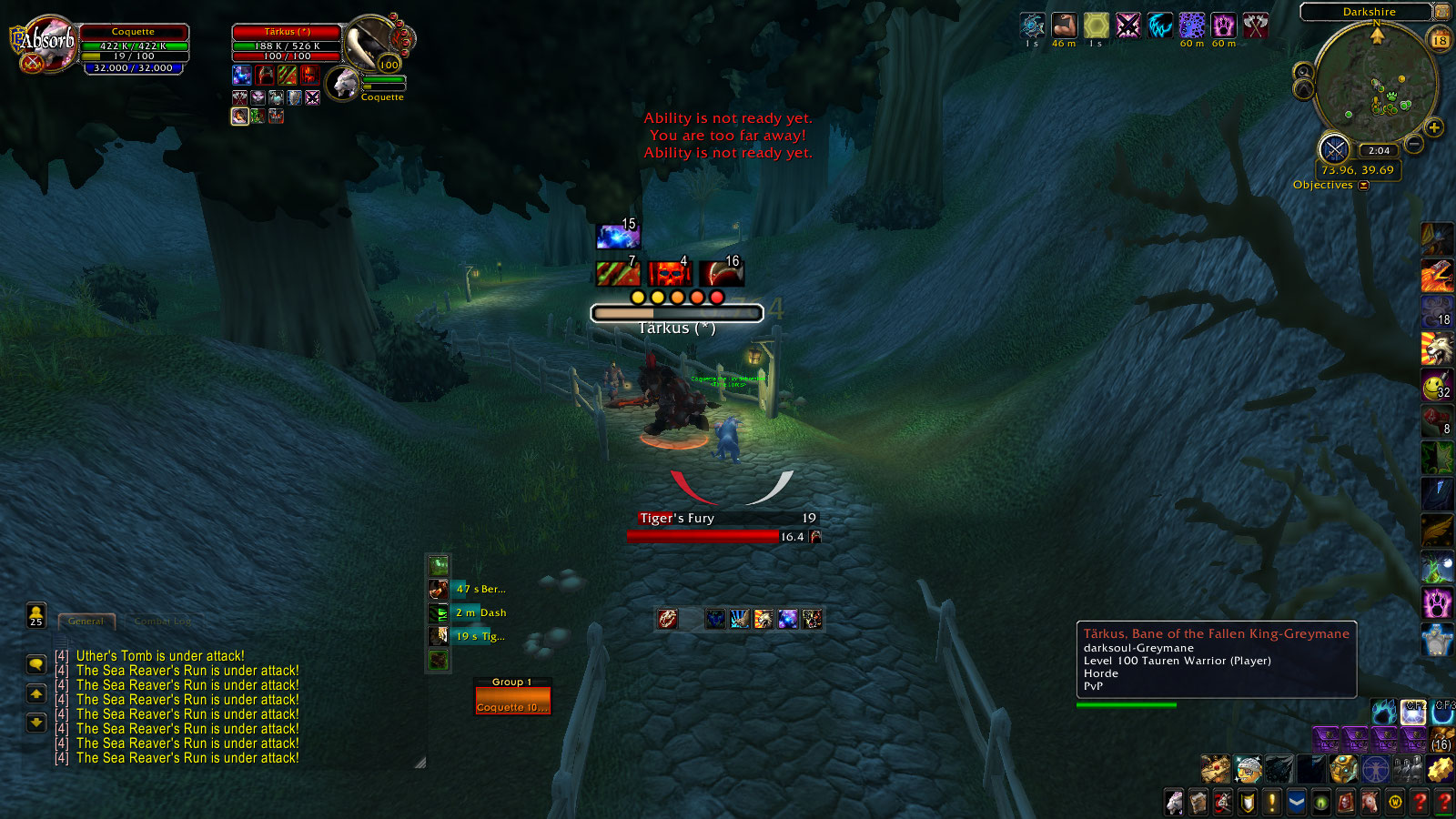This screenshot has width=1456, height=819.
Task: Open the Combat Log tab
Action: point(163,622)
